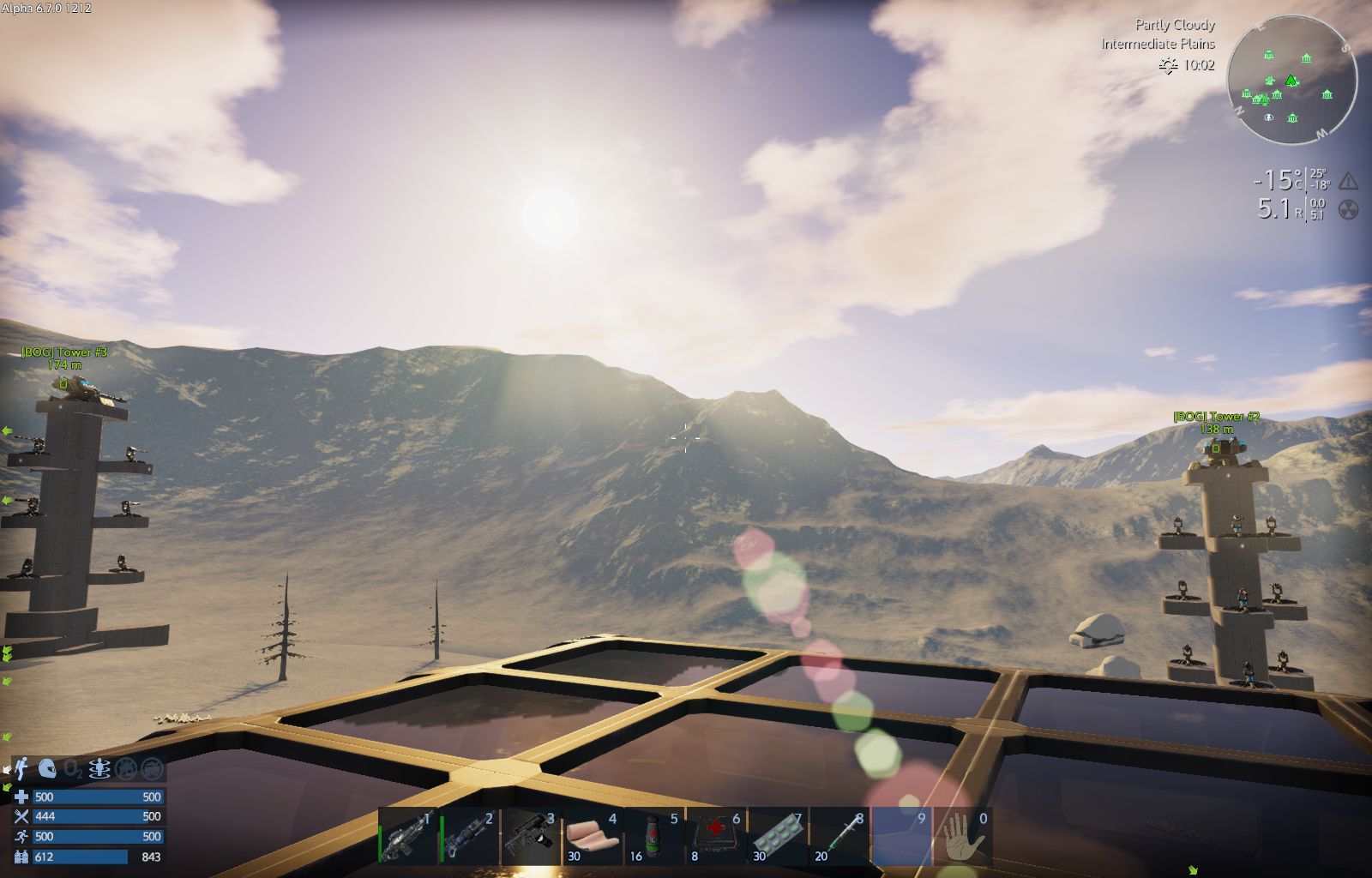Toggle the jetpack status icon
1372x878 pixels.
pyautogui.click(x=21, y=769)
